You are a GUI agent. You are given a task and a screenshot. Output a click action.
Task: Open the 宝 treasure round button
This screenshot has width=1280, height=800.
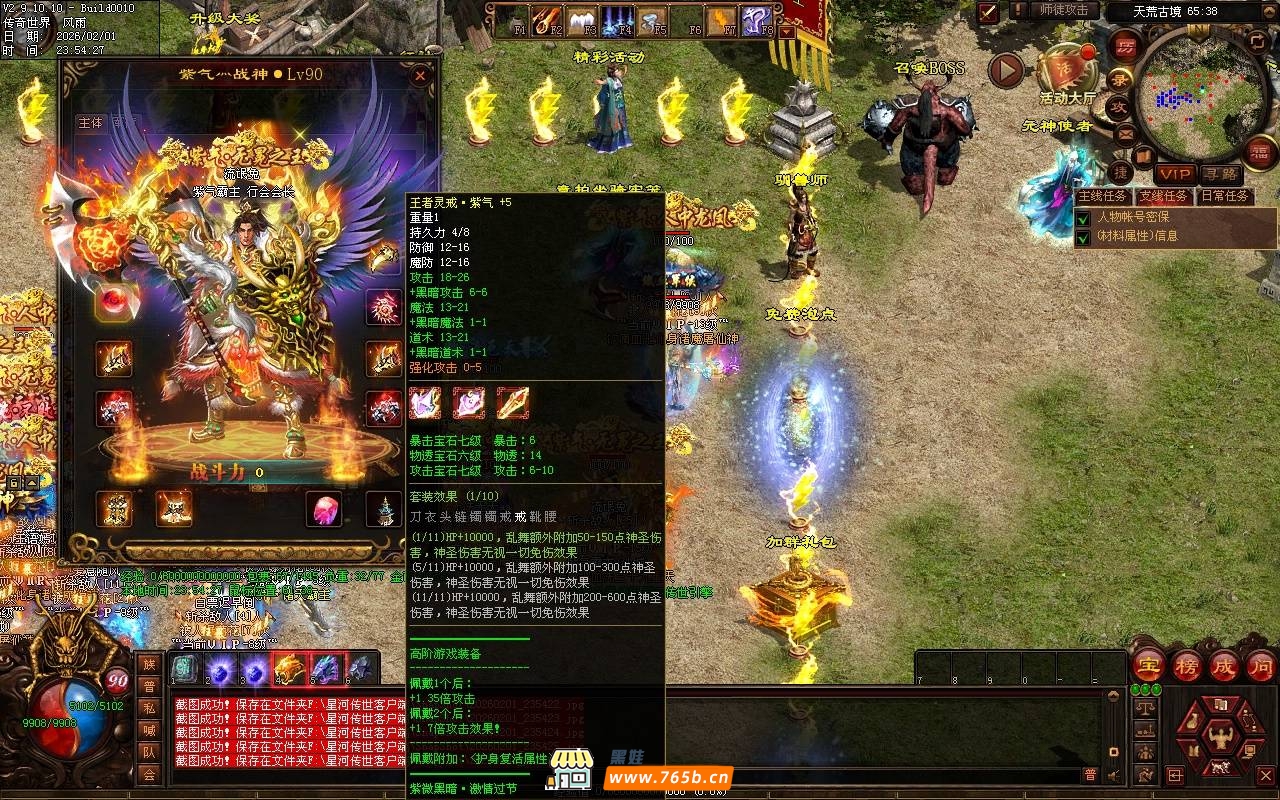pos(1148,666)
